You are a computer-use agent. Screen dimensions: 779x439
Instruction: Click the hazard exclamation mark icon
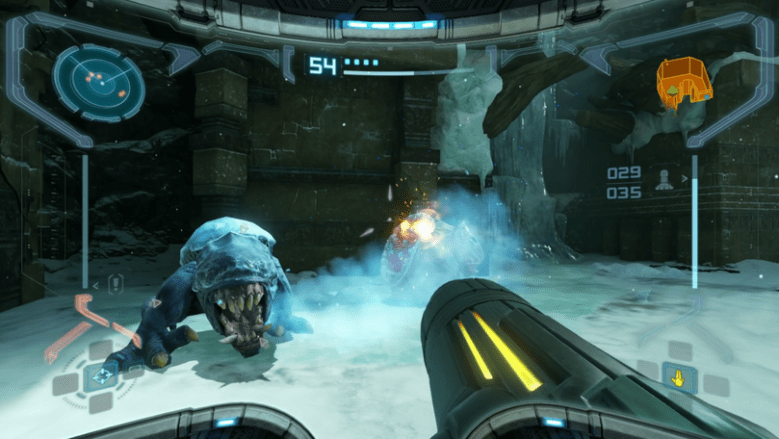[x=115, y=284]
